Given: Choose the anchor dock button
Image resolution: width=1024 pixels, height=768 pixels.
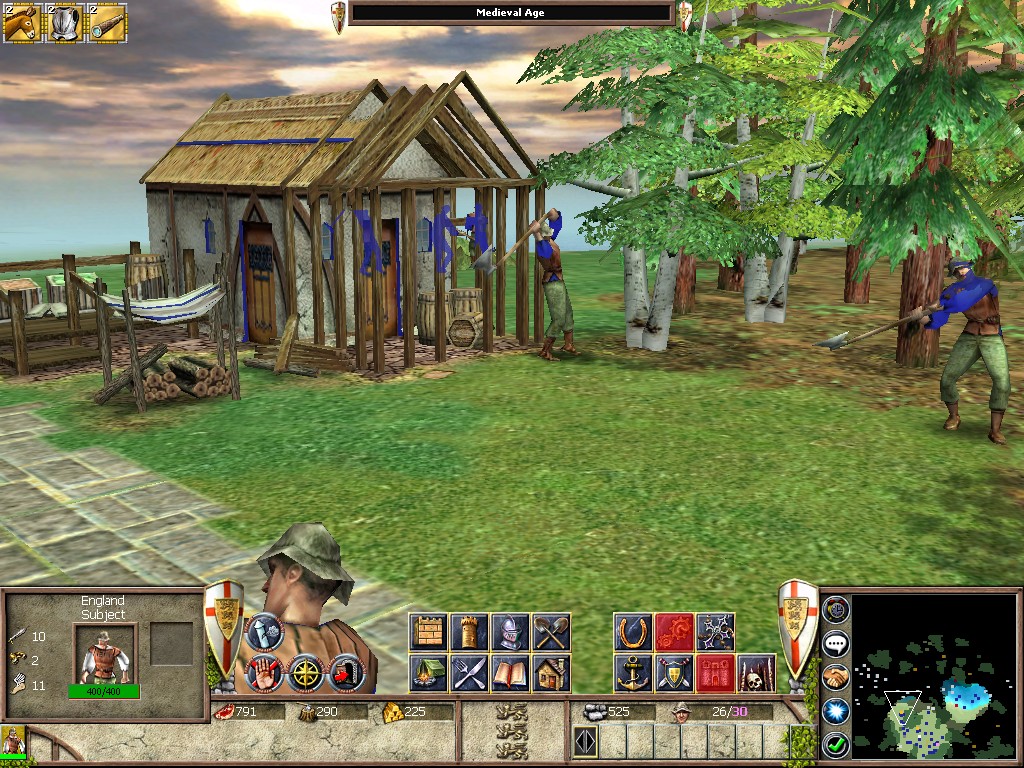Looking at the screenshot, I should 633,673.
